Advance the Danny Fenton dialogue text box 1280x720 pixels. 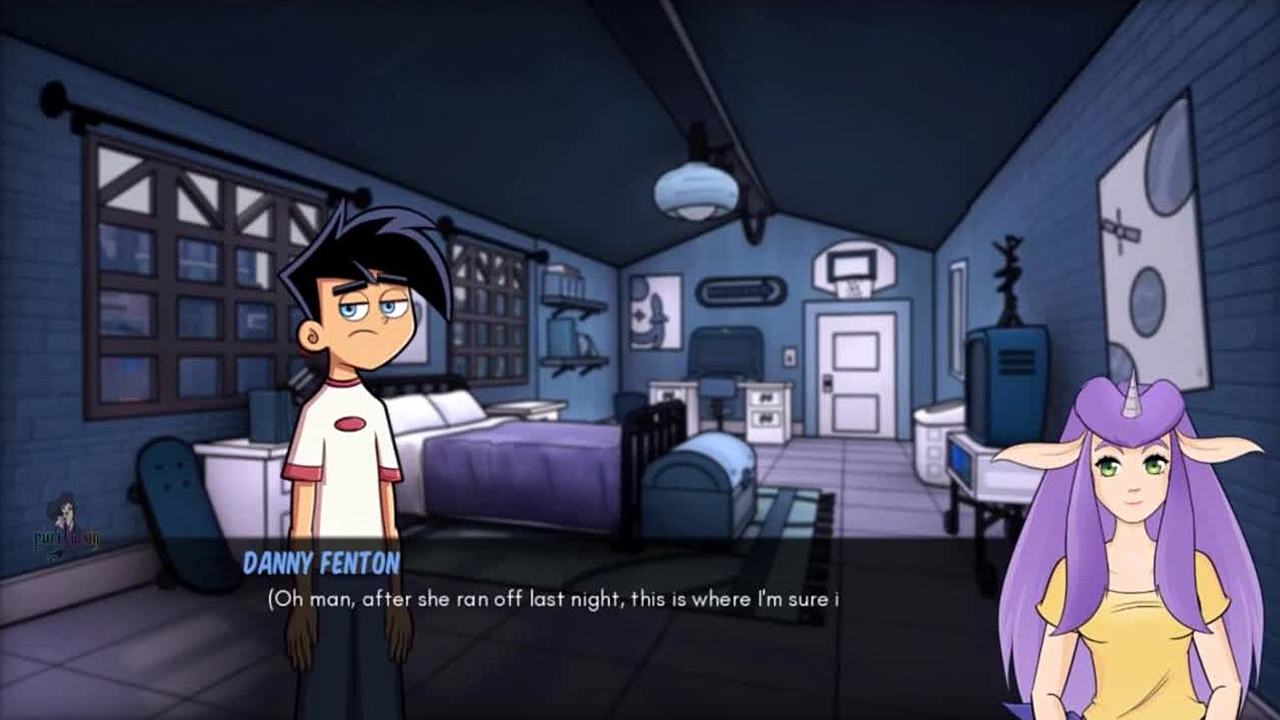(x=640, y=620)
